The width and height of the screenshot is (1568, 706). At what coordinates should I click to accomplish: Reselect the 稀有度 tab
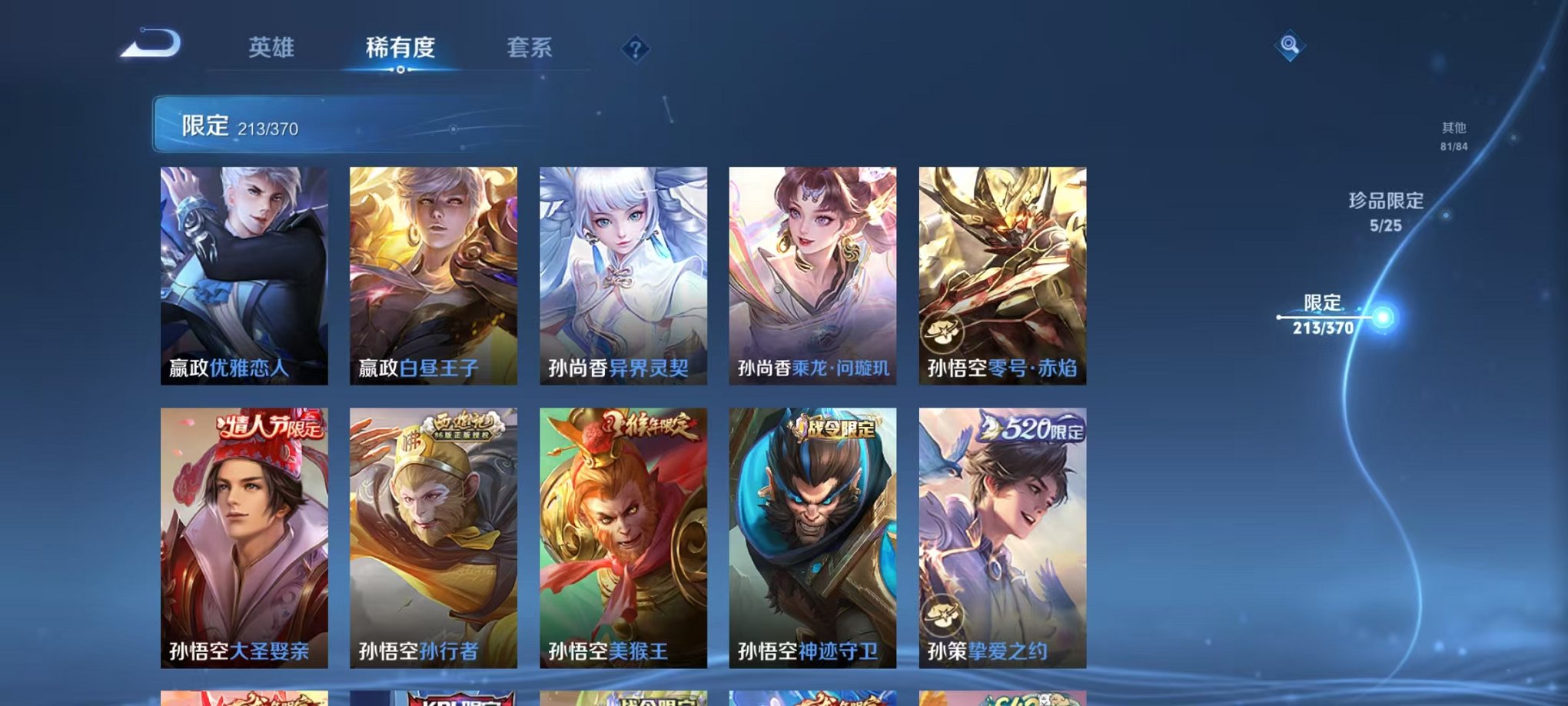coord(399,48)
